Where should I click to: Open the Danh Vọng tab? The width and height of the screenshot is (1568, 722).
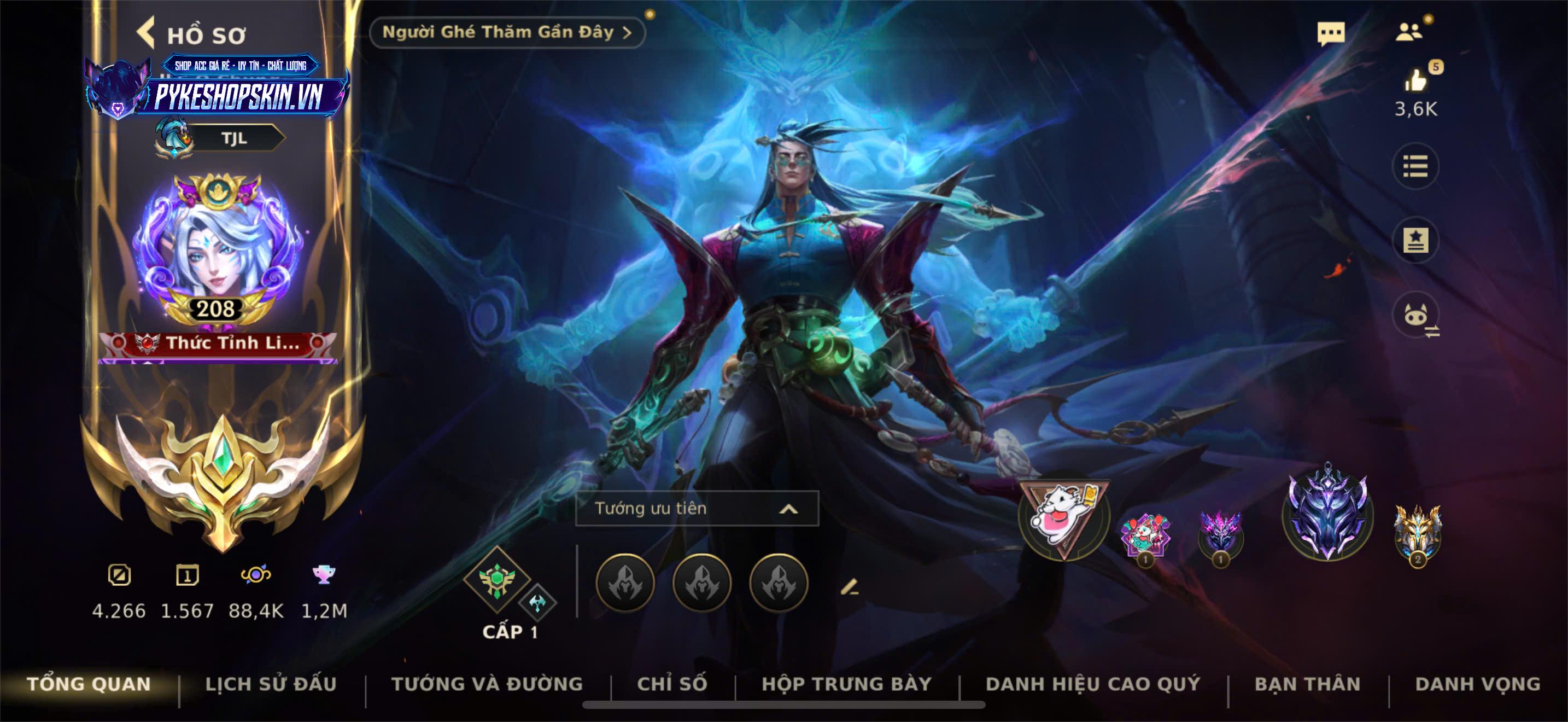click(1477, 684)
